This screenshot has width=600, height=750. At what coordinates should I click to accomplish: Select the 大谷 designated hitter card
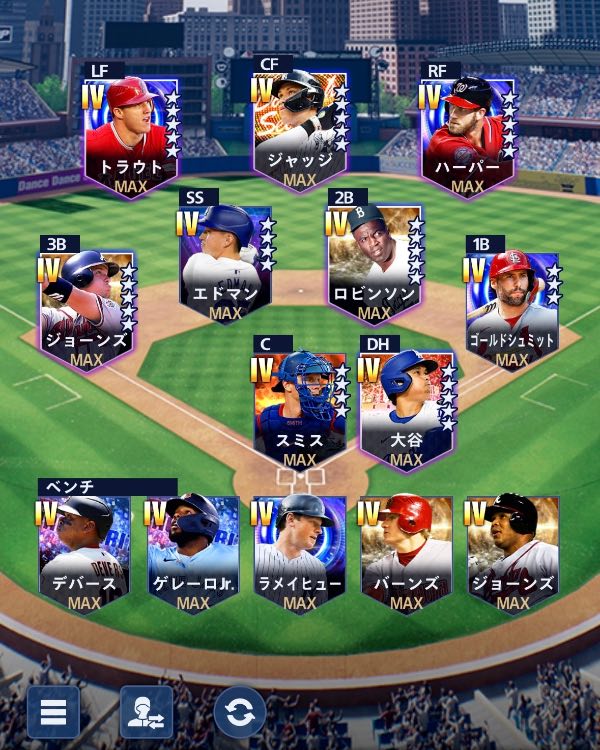click(406, 409)
